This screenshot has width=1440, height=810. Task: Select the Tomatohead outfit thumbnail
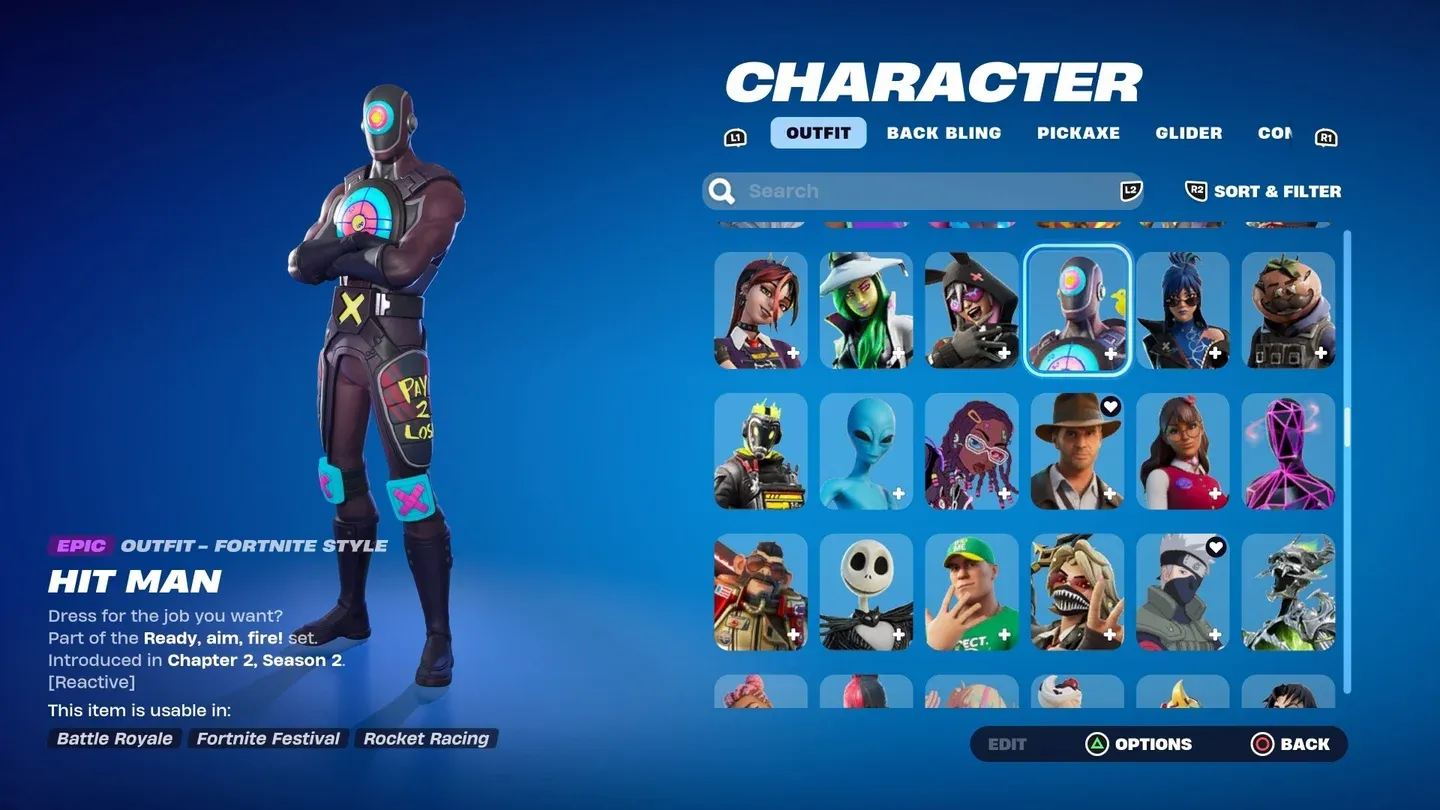[x=1288, y=310]
